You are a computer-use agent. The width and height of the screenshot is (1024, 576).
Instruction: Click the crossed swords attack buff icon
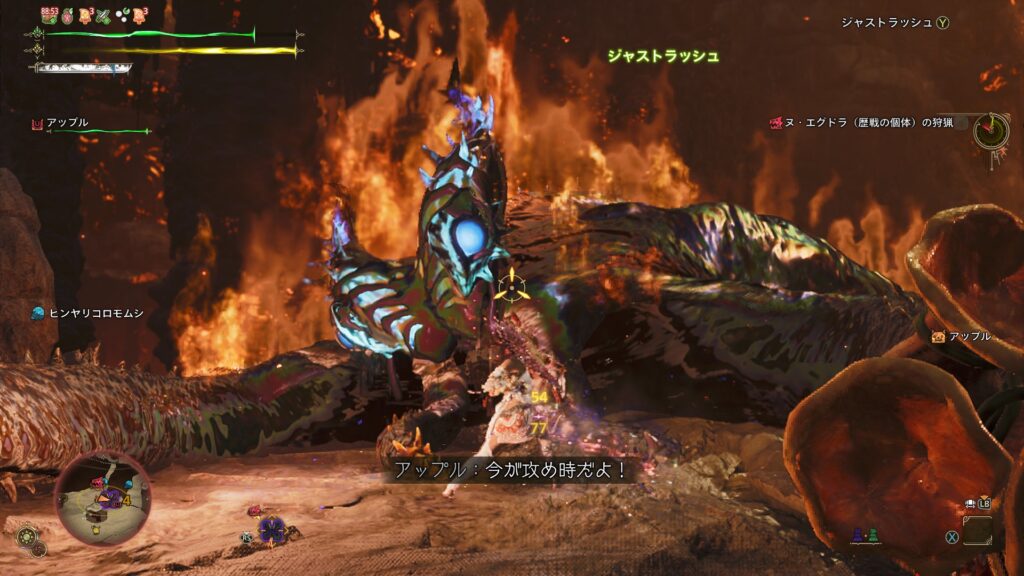coord(102,15)
